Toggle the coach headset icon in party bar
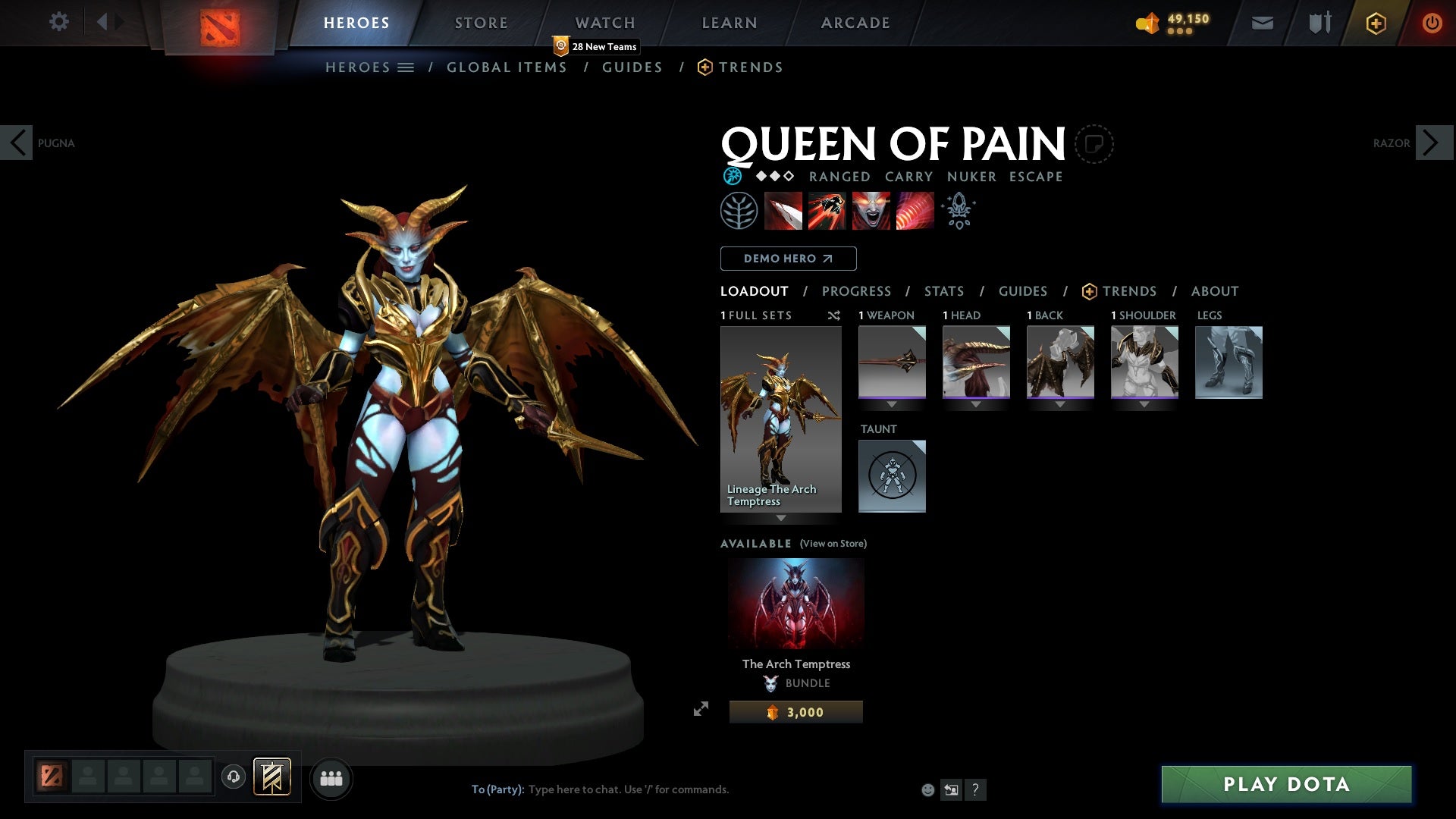The image size is (1456, 819). pyautogui.click(x=234, y=778)
